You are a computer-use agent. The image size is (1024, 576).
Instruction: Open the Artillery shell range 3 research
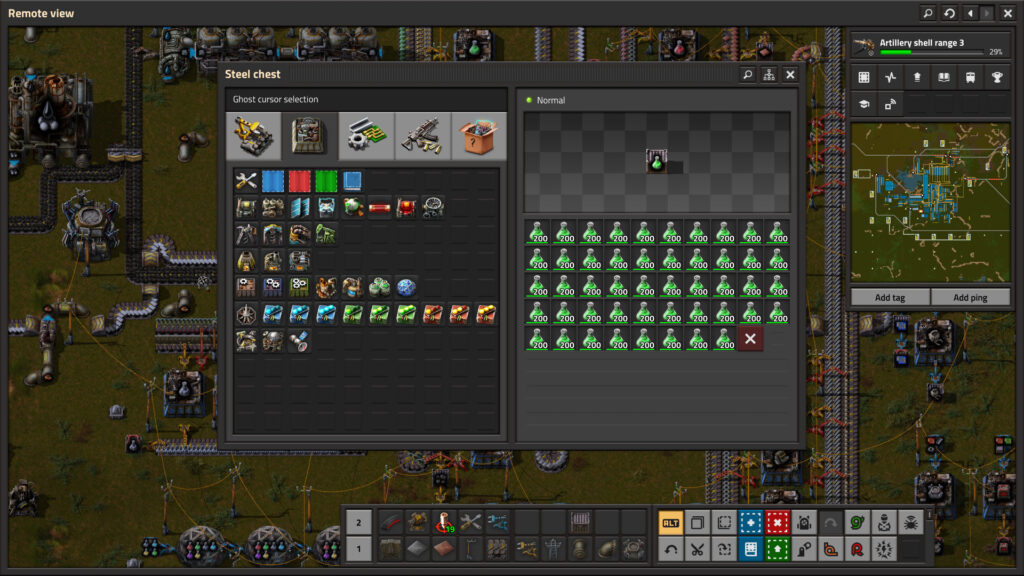click(x=928, y=46)
